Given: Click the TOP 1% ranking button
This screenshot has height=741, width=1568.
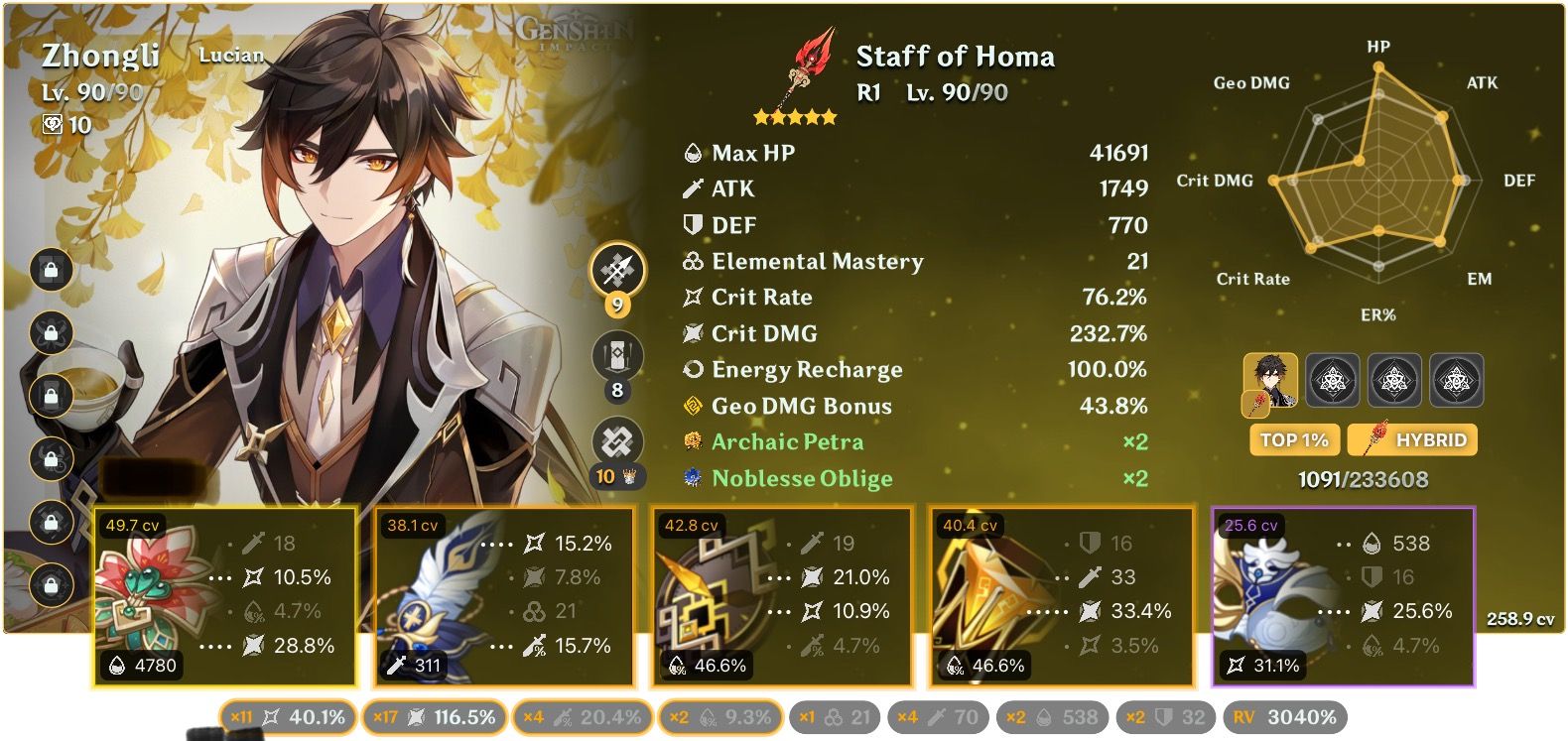Looking at the screenshot, I should [x=1293, y=439].
